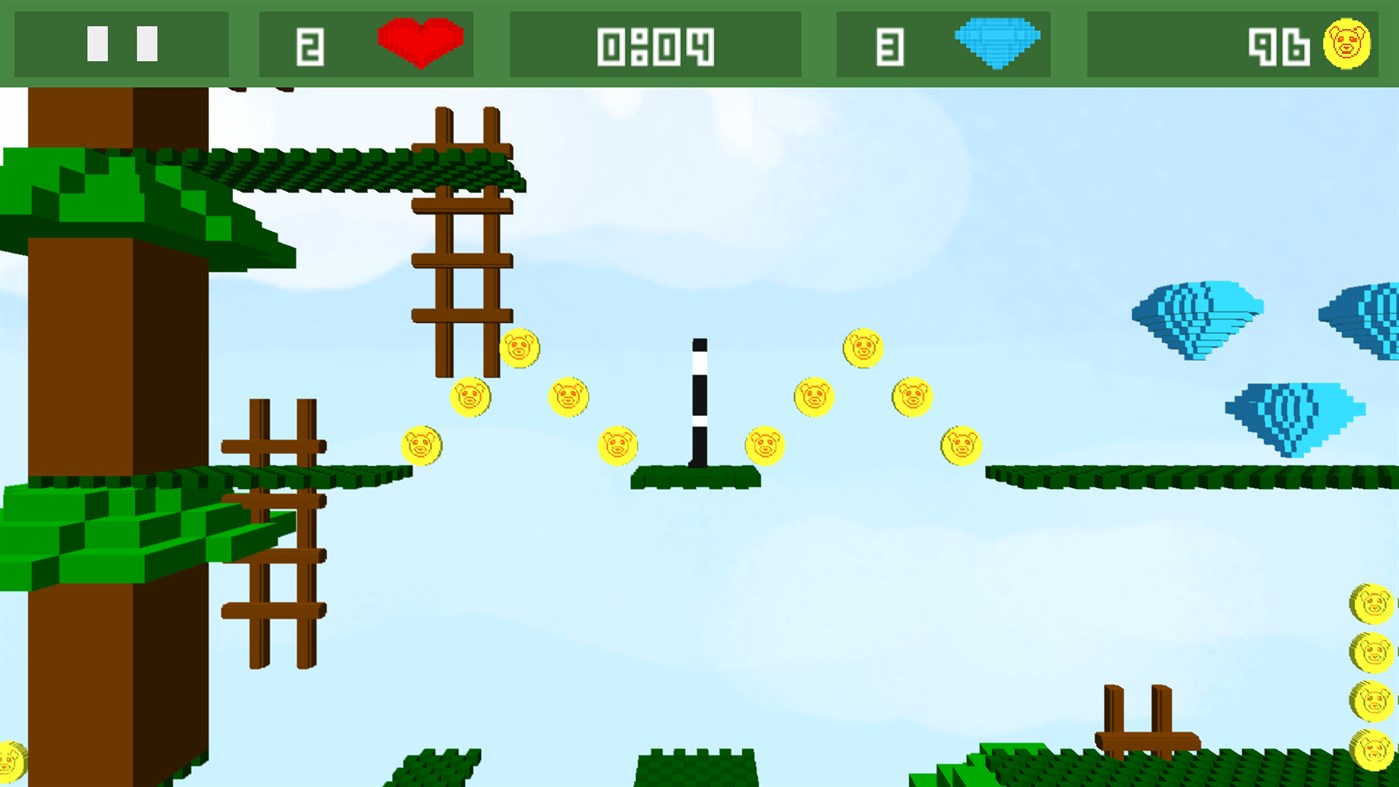The height and width of the screenshot is (787, 1399).
Task: Click the red heart lives icon
Action: point(420,42)
